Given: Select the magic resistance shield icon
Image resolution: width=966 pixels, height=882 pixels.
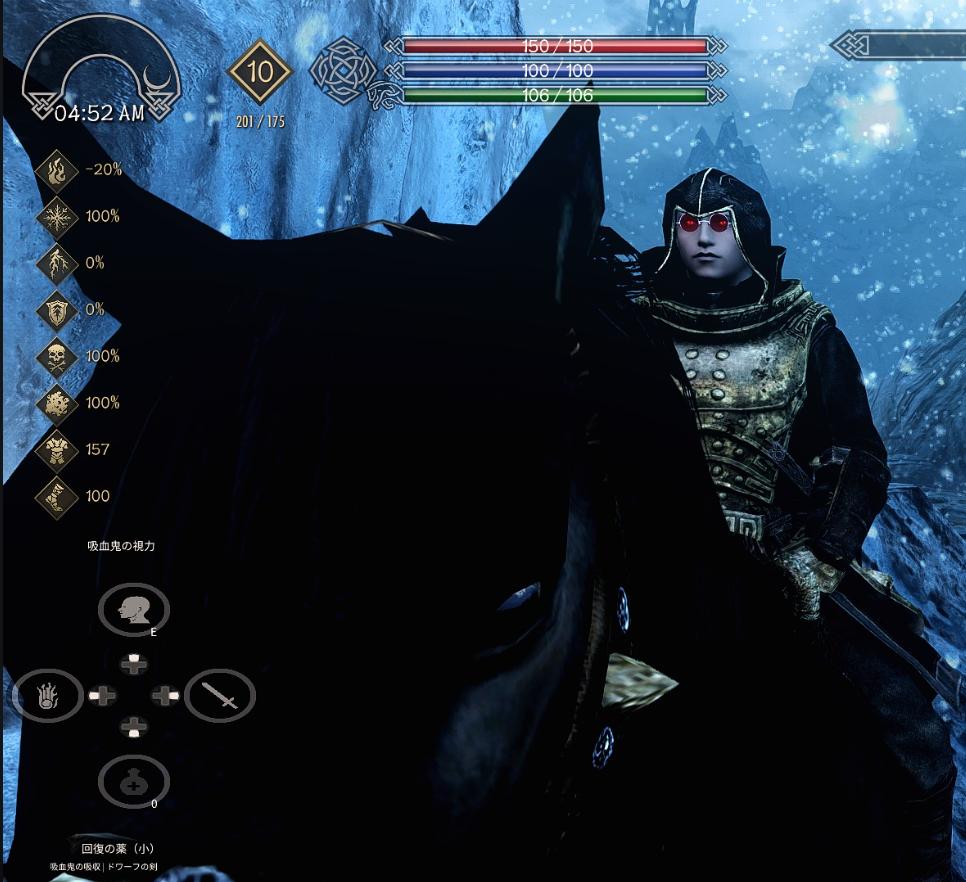Looking at the screenshot, I should (x=57, y=309).
